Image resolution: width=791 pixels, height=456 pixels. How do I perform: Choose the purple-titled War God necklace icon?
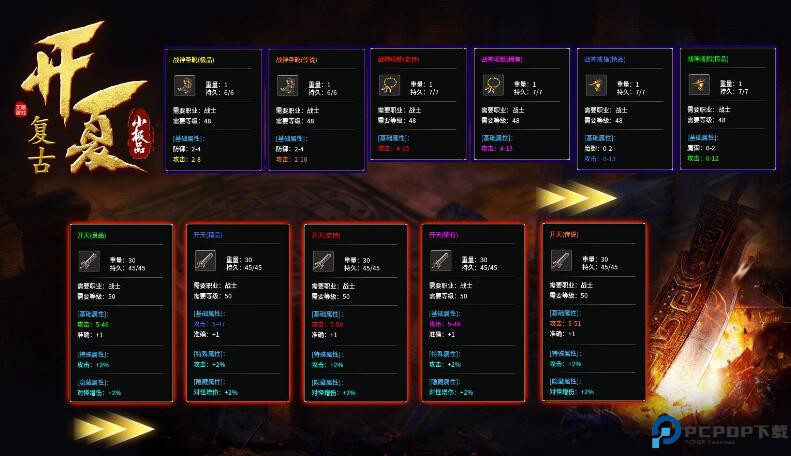[x=491, y=86]
